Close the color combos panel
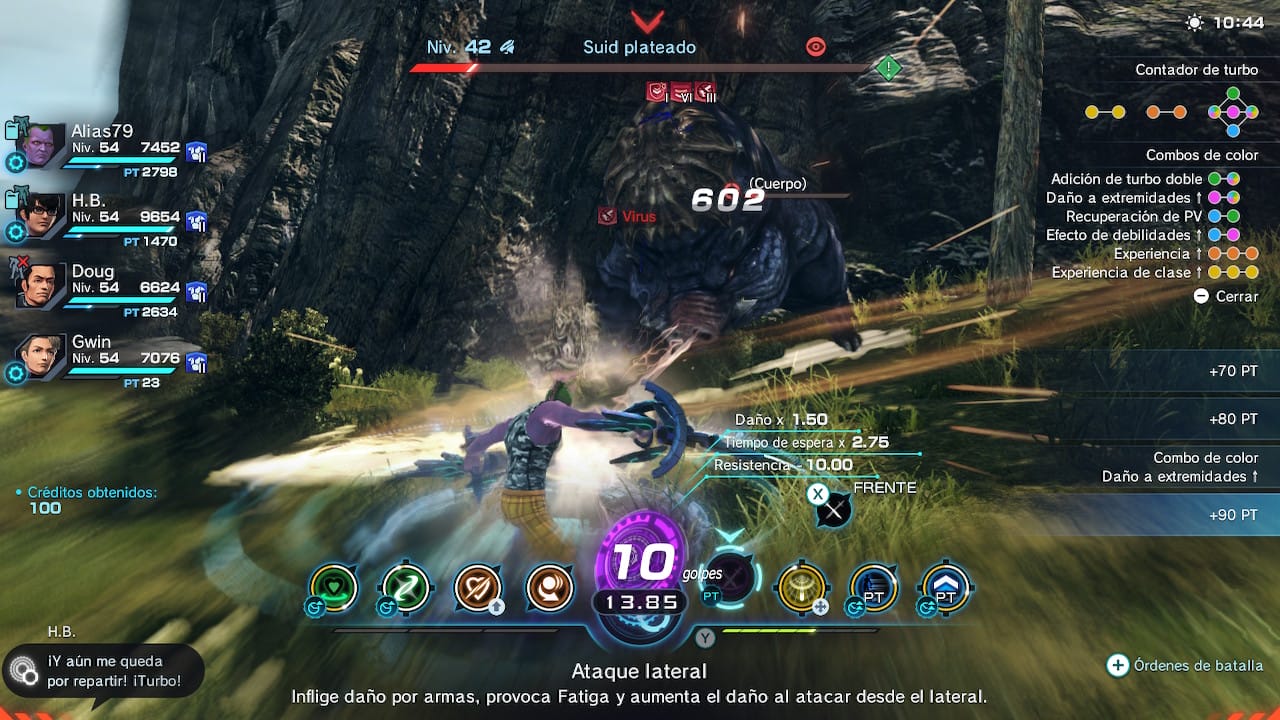This screenshot has height=720, width=1280. pyautogui.click(x=1226, y=296)
